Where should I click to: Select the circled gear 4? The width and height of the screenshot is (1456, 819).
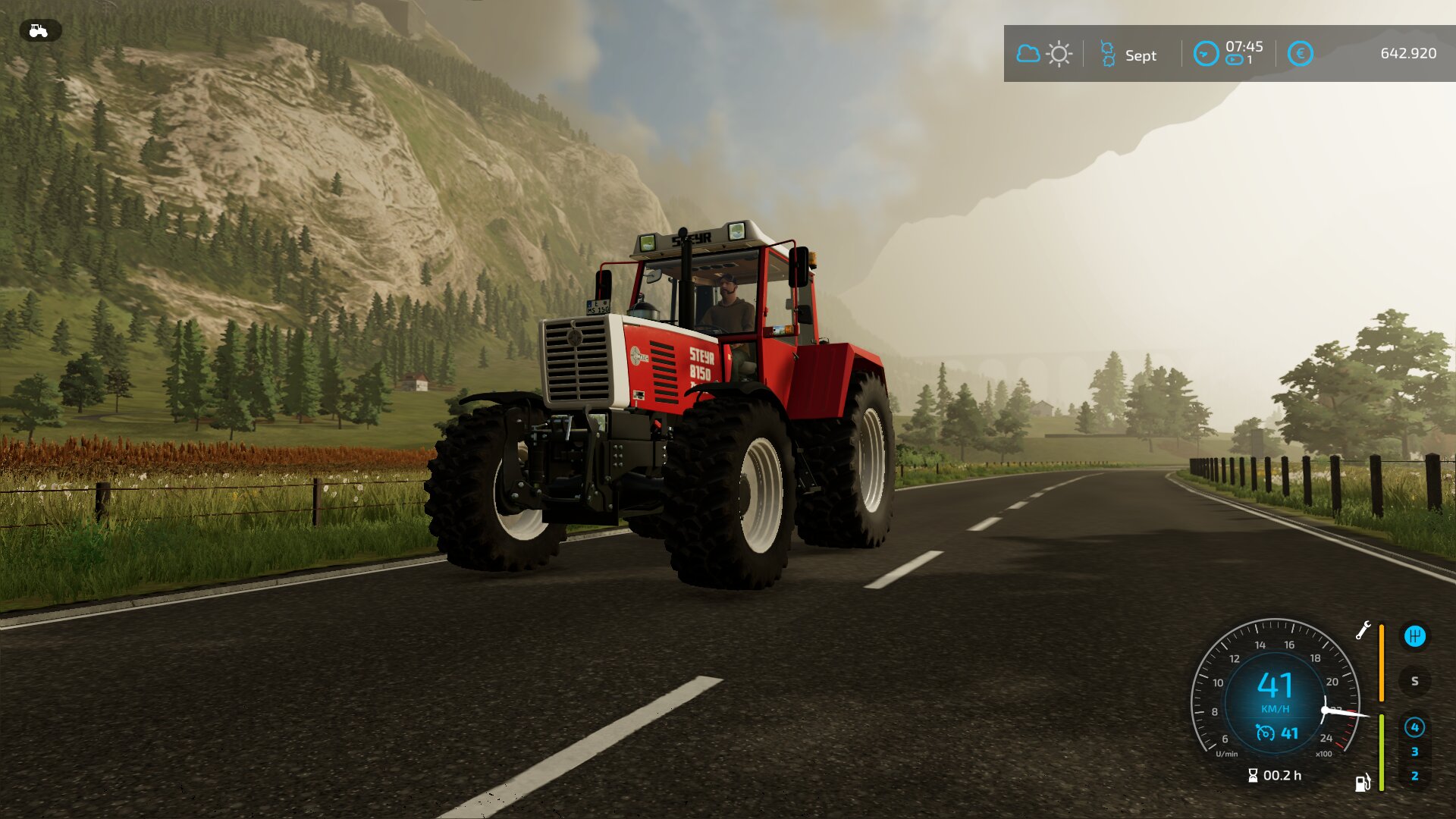click(1414, 727)
